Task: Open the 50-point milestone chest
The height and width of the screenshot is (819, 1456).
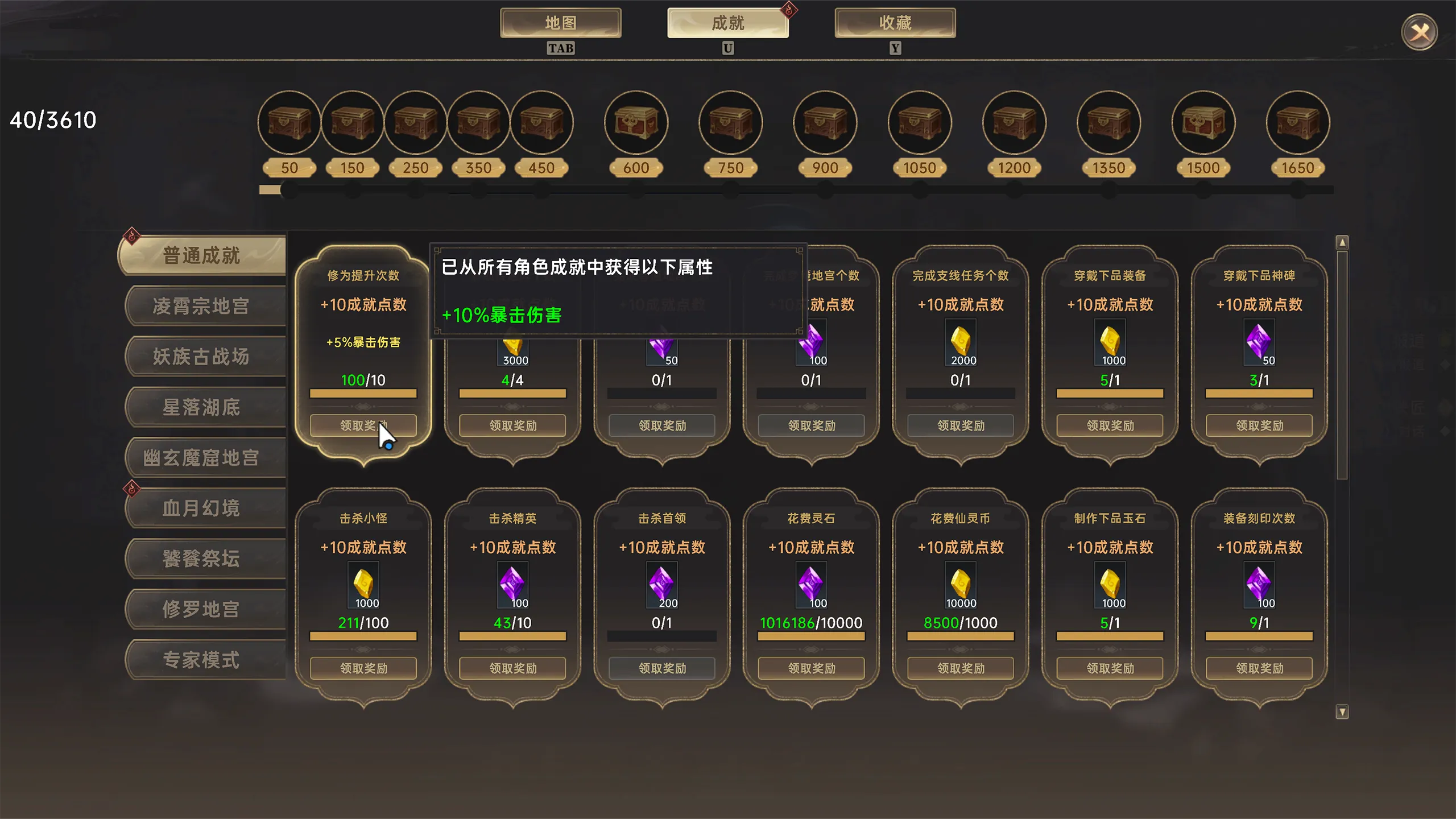Action: (288, 122)
